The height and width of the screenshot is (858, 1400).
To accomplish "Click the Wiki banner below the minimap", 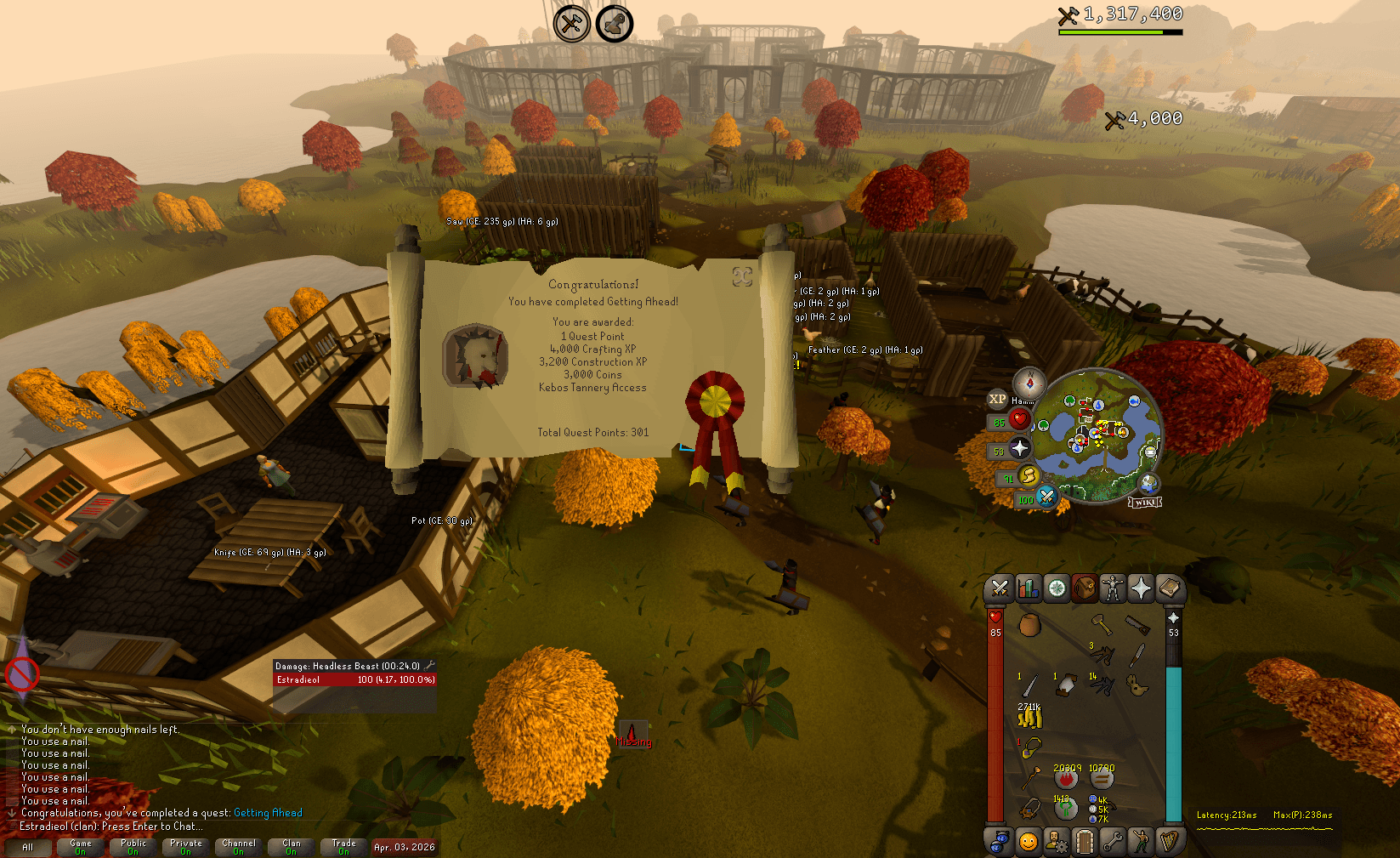I will [x=1145, y=502].
